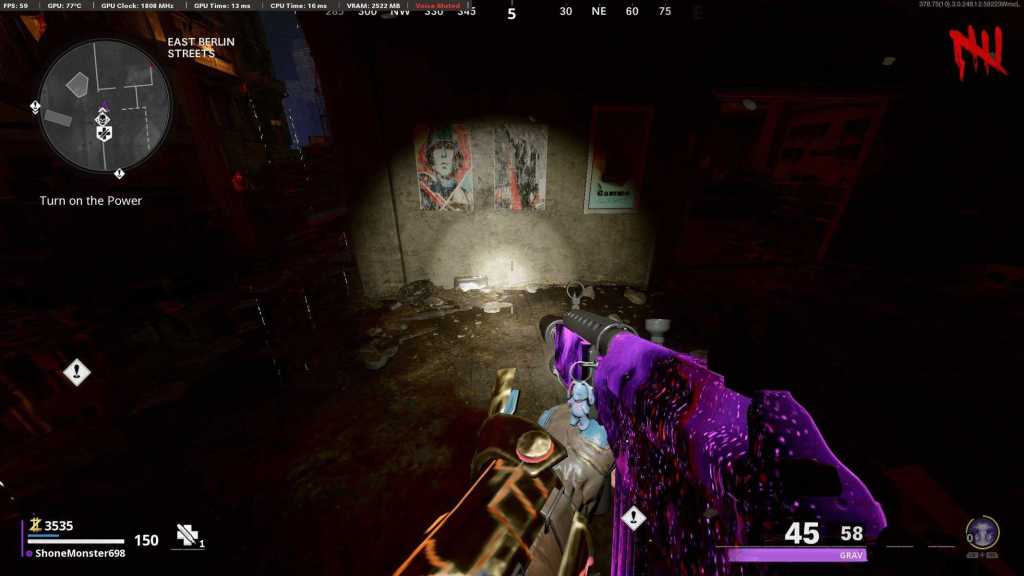Click the circular minimap
1024x576 pixels.
pos(105,105)
